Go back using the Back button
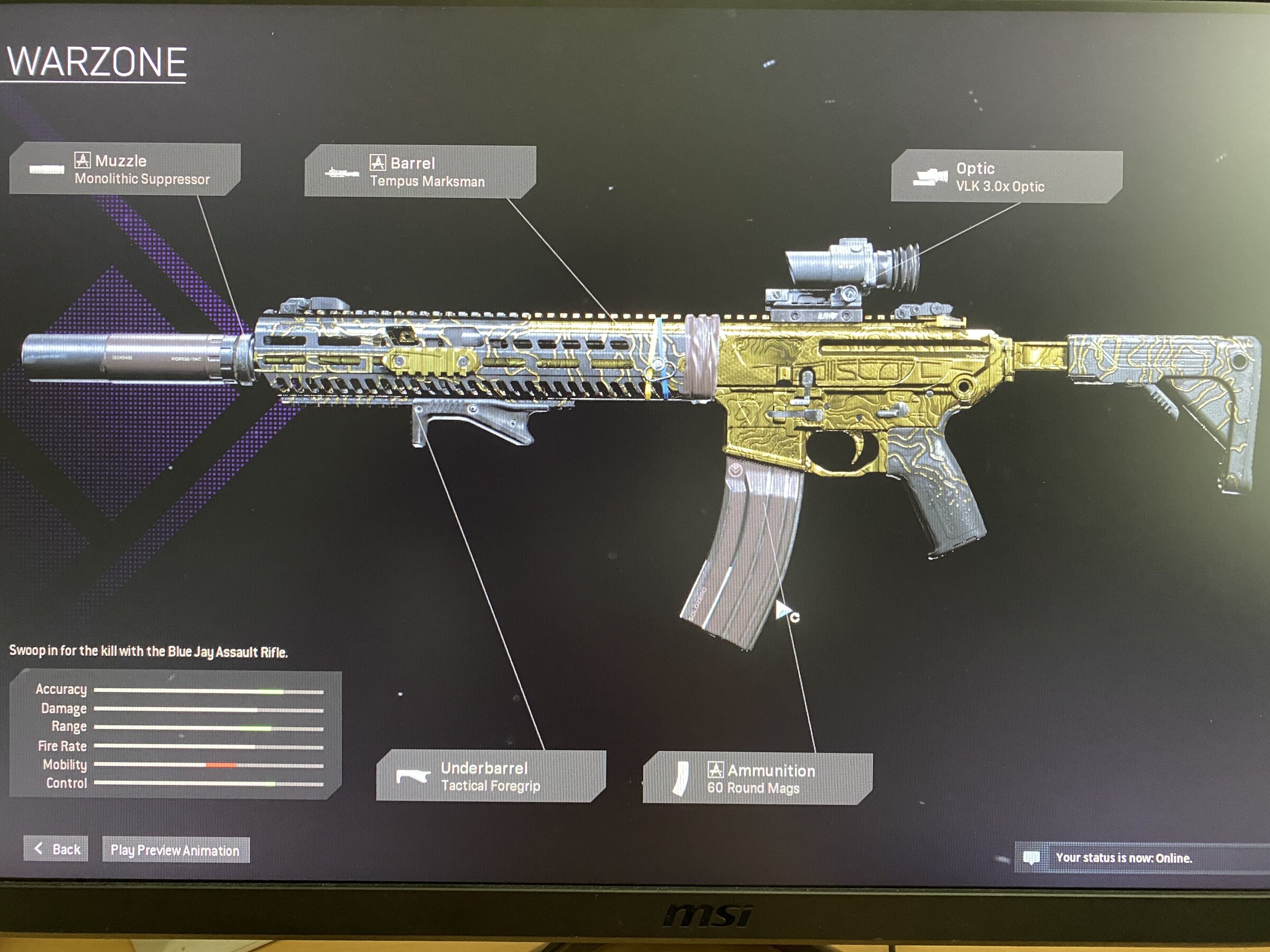 (x=56, y=849)
